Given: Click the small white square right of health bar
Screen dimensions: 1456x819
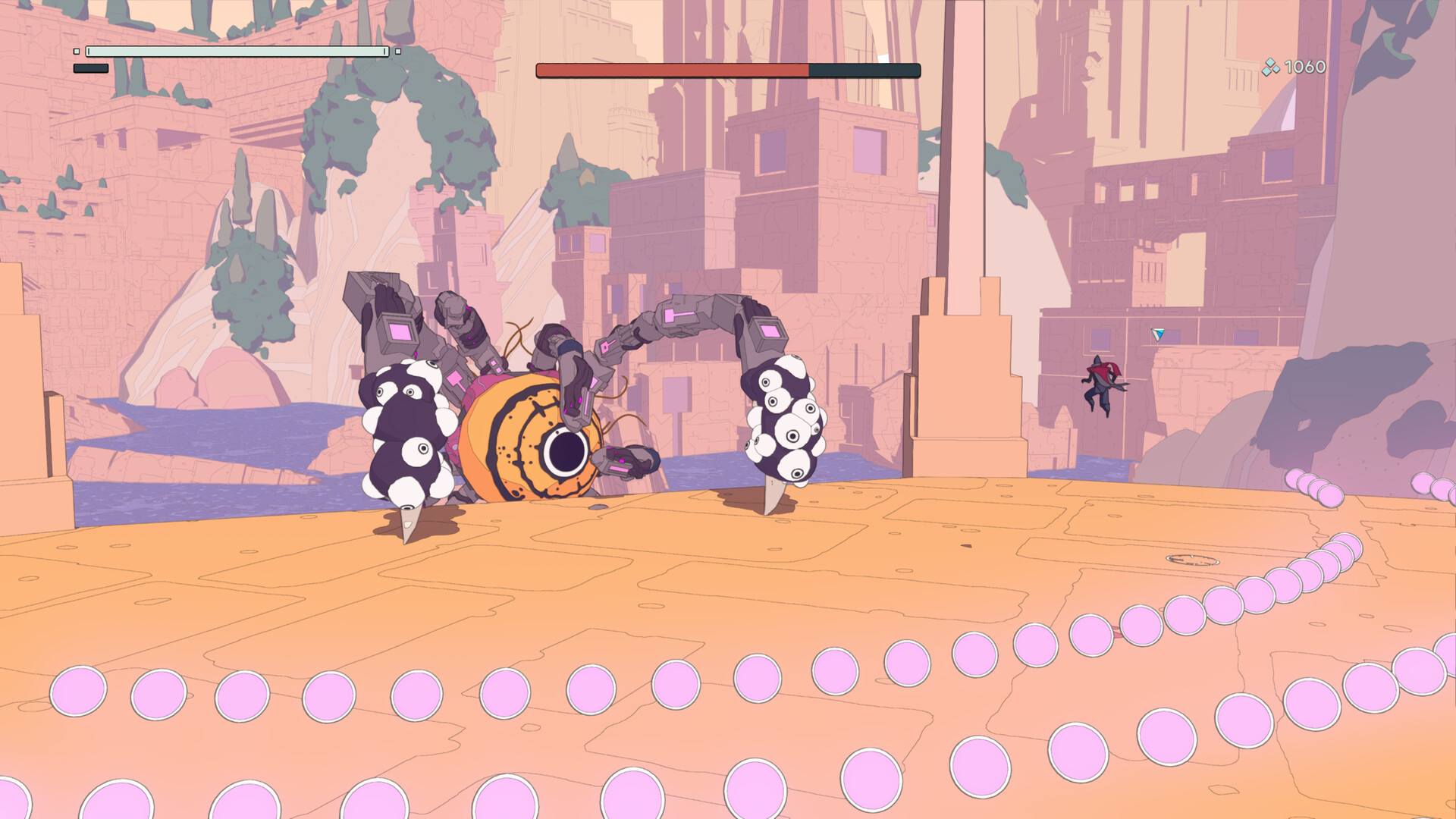Looking at the screenshot, I should [397, 53].
